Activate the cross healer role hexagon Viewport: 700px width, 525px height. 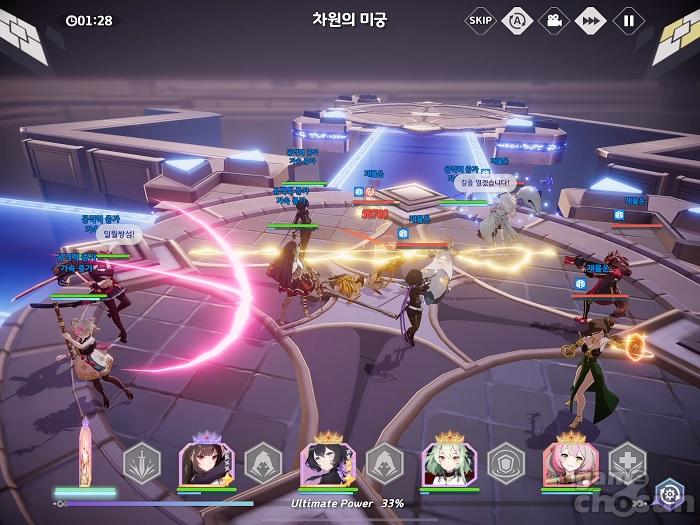click(628, 462)
